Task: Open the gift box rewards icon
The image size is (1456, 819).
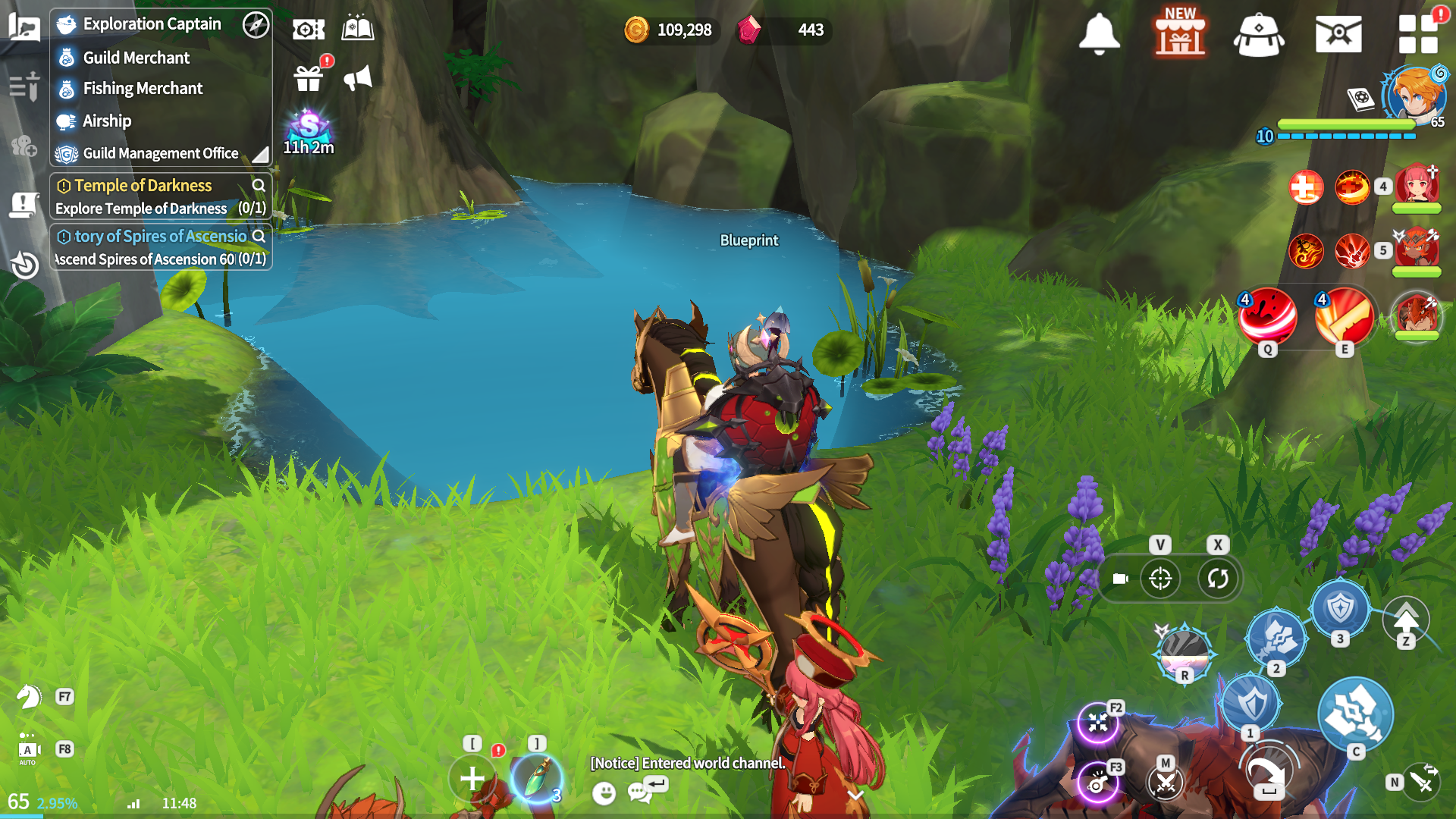Action: tap(309, 77)
